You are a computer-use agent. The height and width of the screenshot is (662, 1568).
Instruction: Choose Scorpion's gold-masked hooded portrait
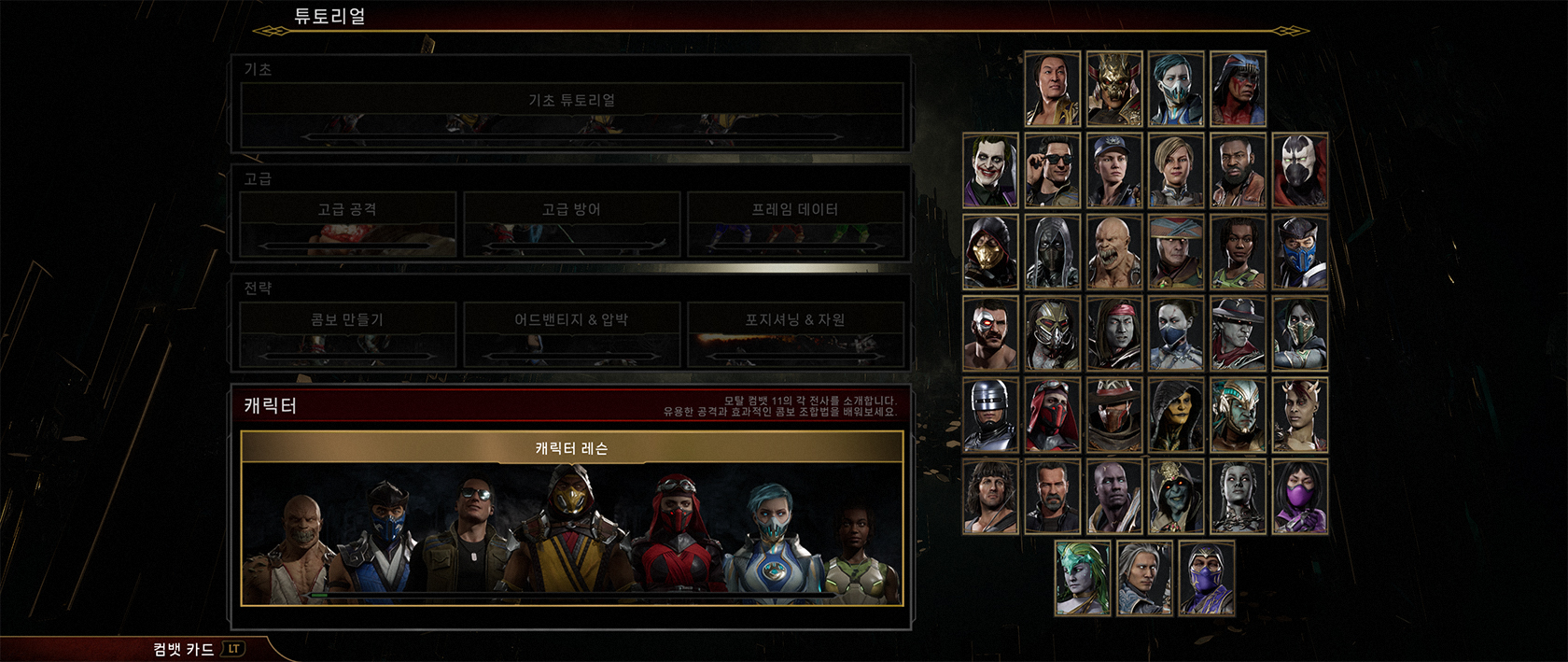click(990, 252)
